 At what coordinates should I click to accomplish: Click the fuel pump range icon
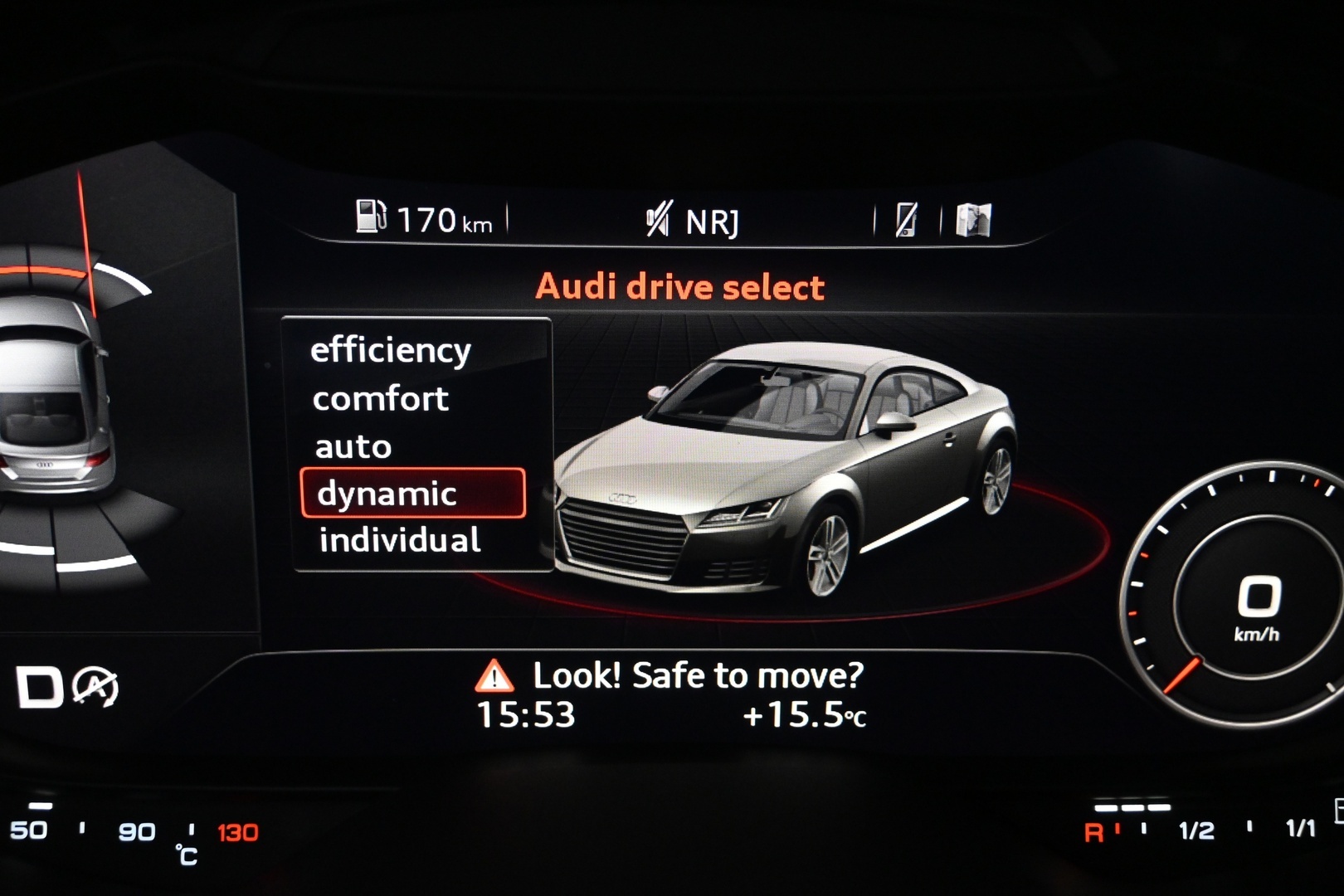(x=371, y=217)
